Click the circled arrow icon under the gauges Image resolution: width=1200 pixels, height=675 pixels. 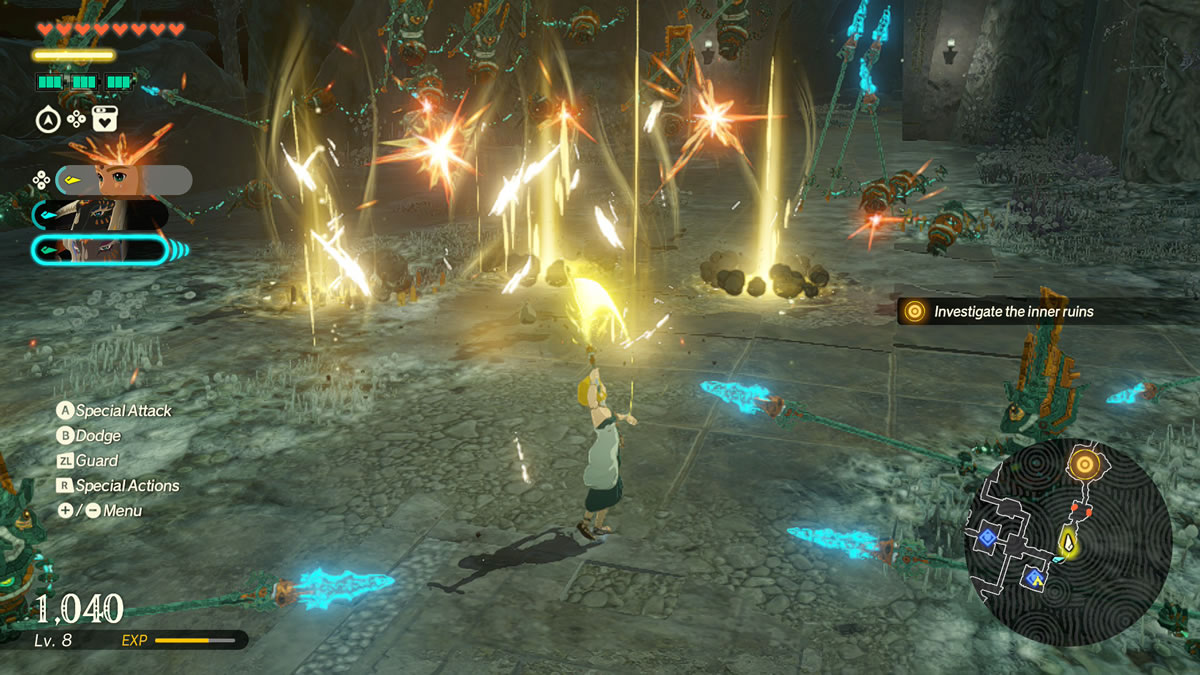[x=47, y=120]
